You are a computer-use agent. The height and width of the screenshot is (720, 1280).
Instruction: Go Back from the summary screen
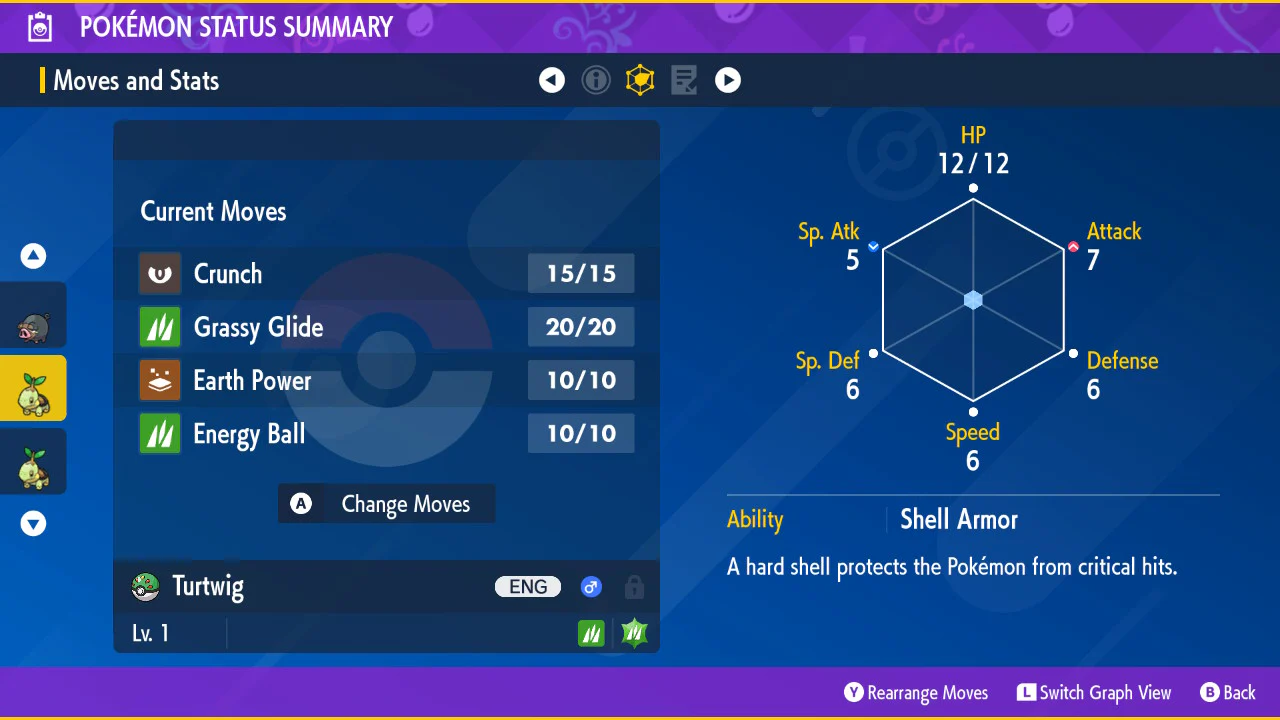(1228, 693)
